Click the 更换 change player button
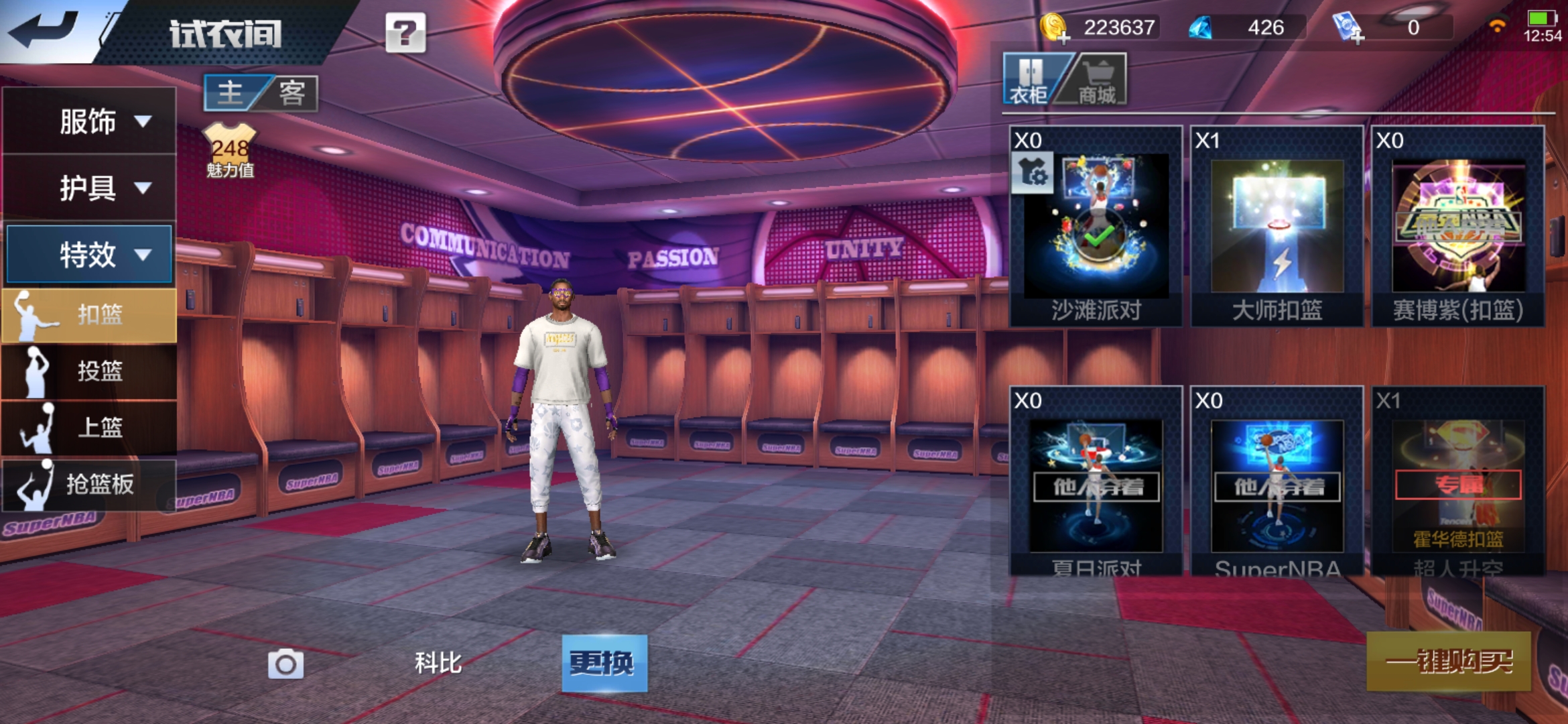 [x=604, y=663]
